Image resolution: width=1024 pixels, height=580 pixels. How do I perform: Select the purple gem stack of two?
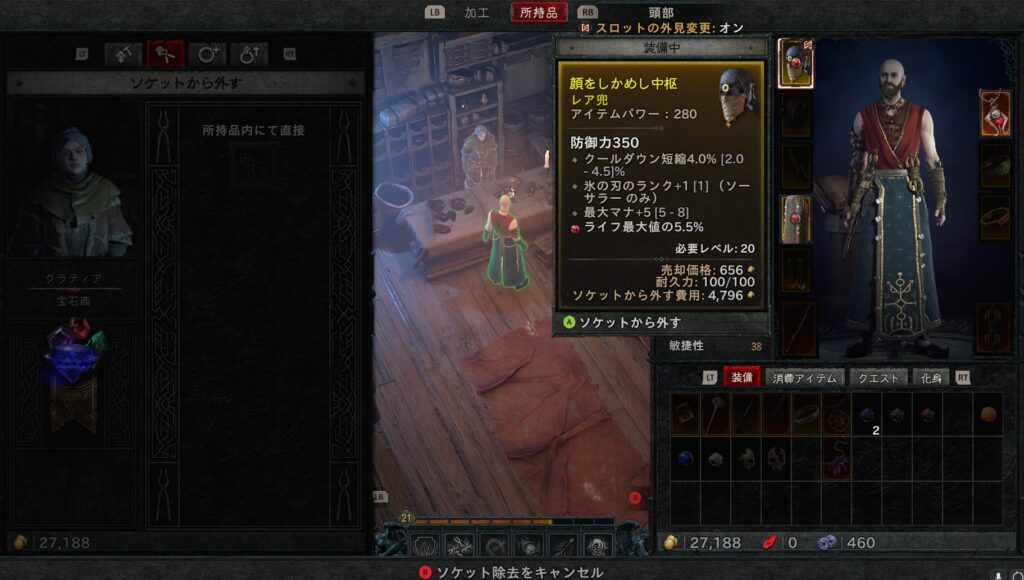(x=867, y=415)
